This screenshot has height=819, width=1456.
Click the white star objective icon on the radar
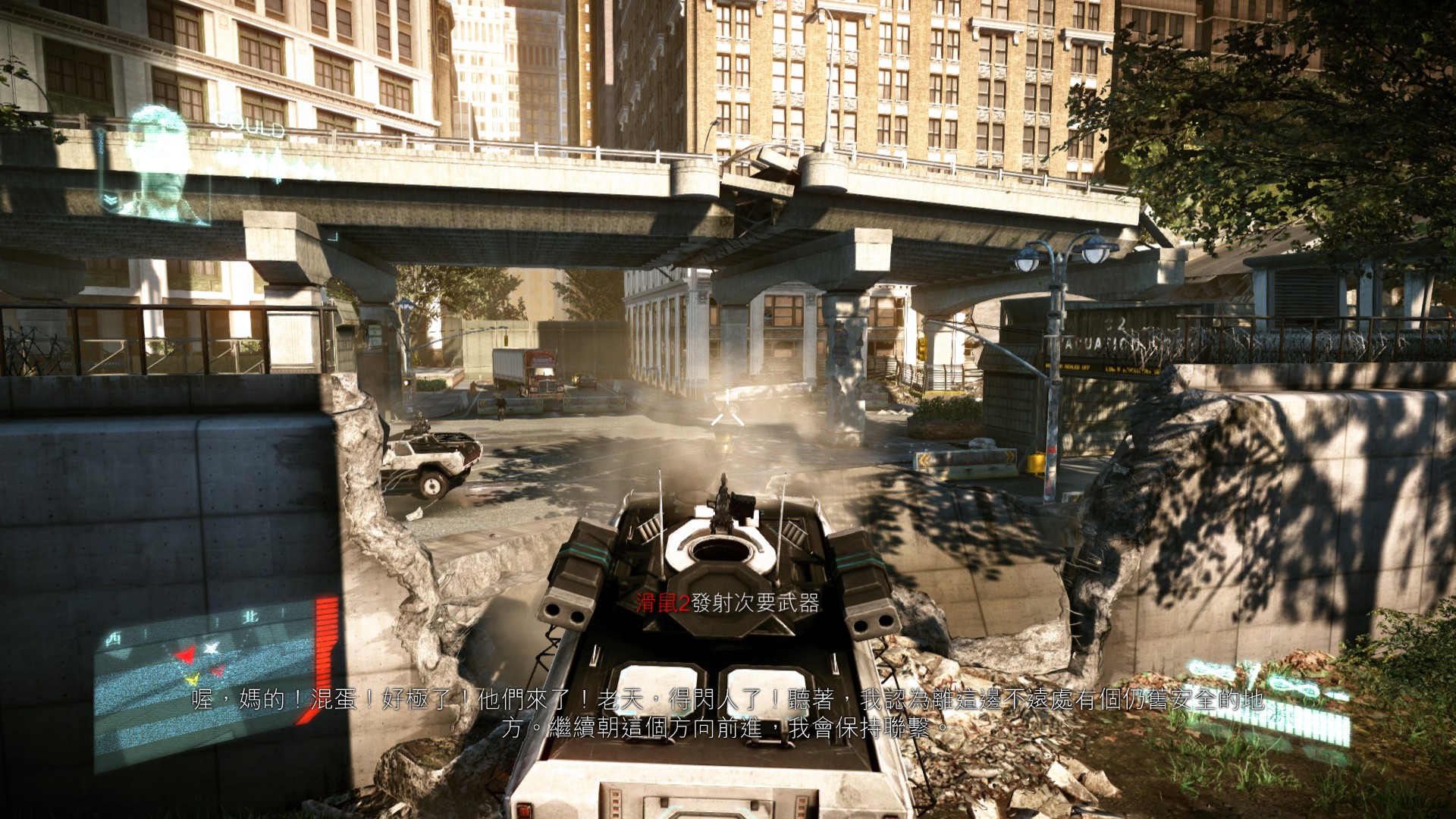[211, 648]
